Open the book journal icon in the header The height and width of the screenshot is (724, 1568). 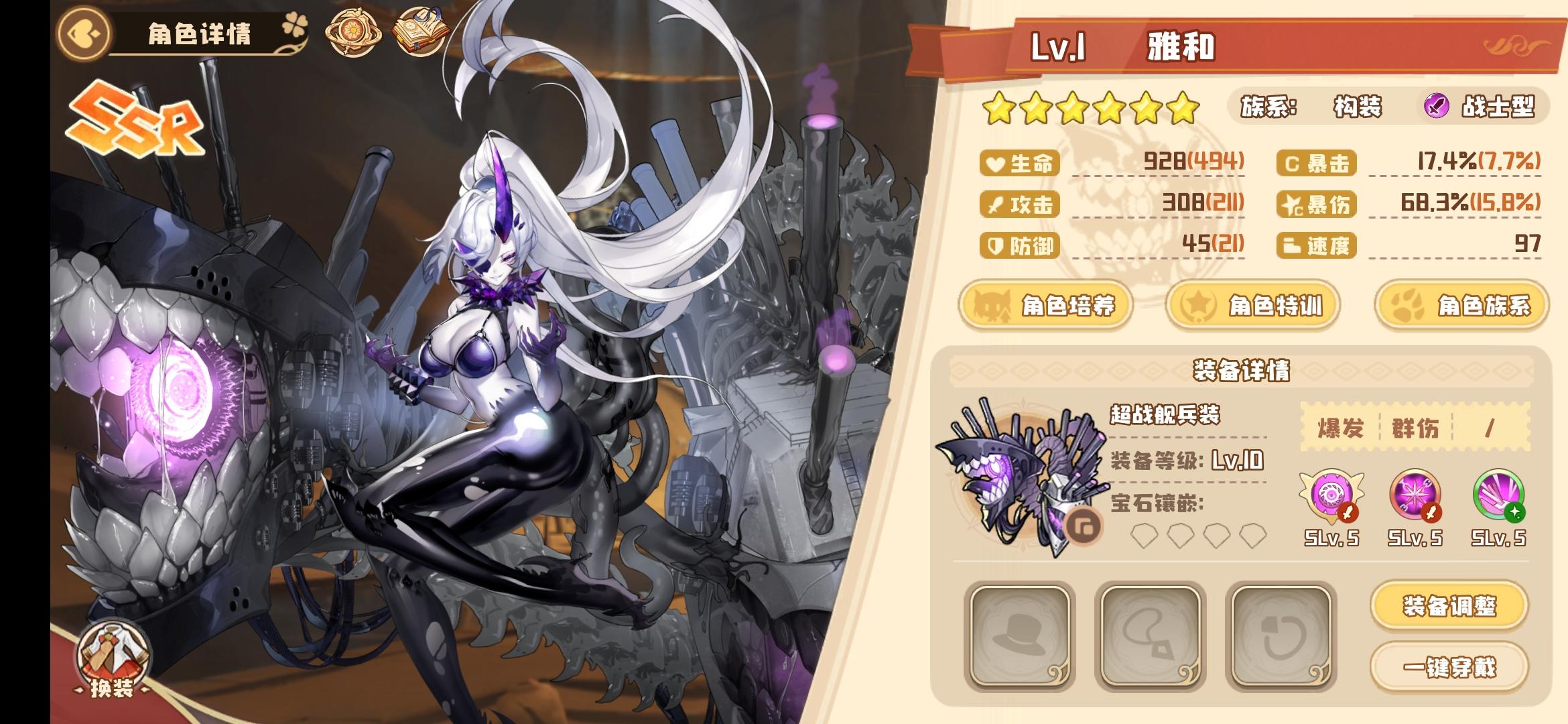421,32
